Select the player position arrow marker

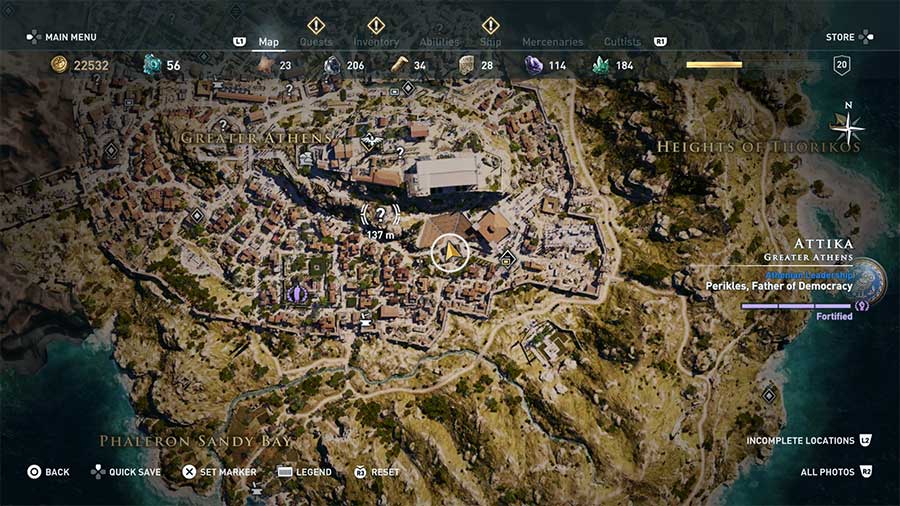451,253
